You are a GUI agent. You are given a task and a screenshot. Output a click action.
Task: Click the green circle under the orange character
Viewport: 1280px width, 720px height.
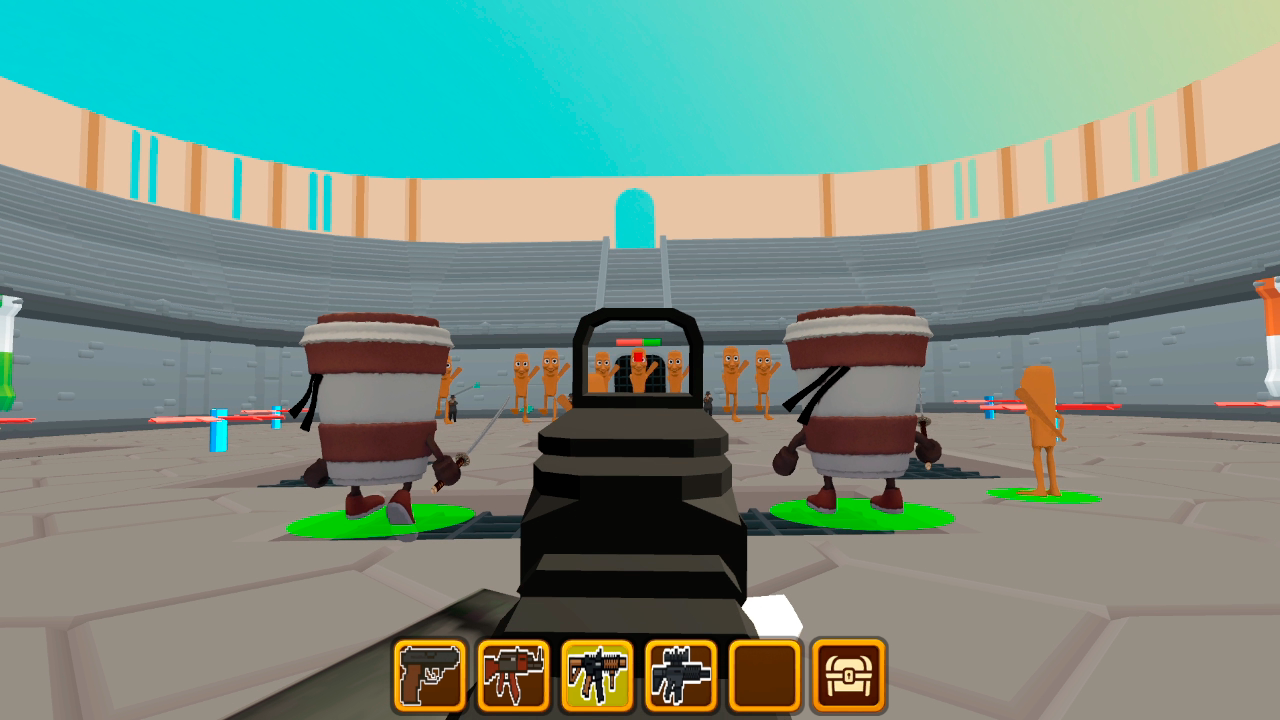(x=1047, y=495)
